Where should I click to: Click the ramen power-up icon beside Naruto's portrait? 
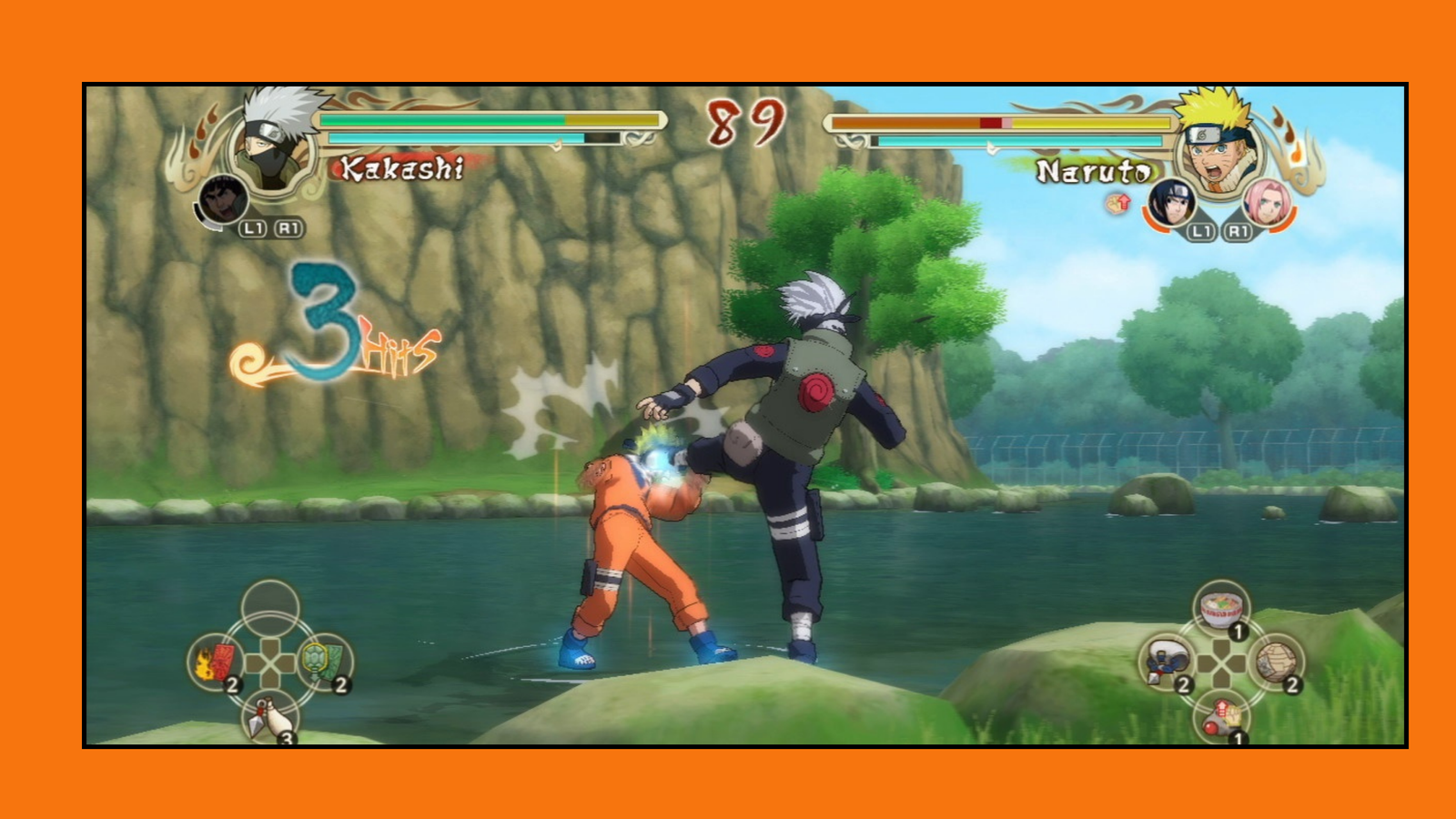(1116, 202)
